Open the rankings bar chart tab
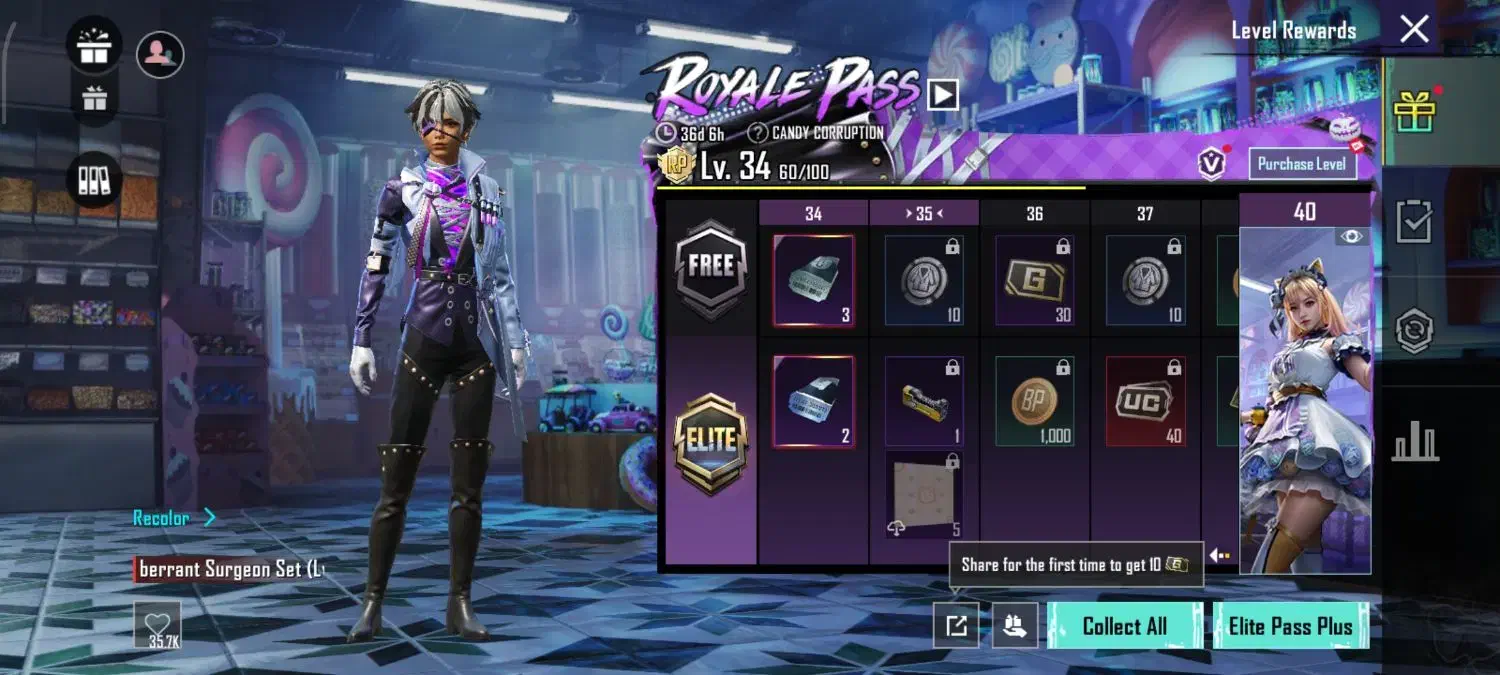Viewport: 1500px width, 675px height. (1415, 441)
